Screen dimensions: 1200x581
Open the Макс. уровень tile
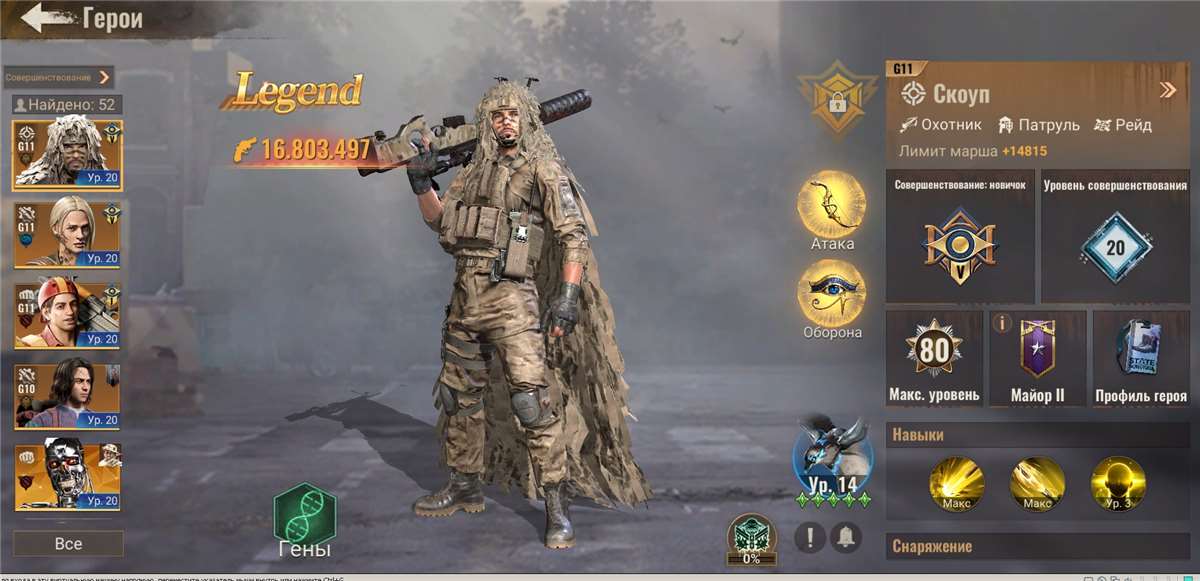click(934, 357)
